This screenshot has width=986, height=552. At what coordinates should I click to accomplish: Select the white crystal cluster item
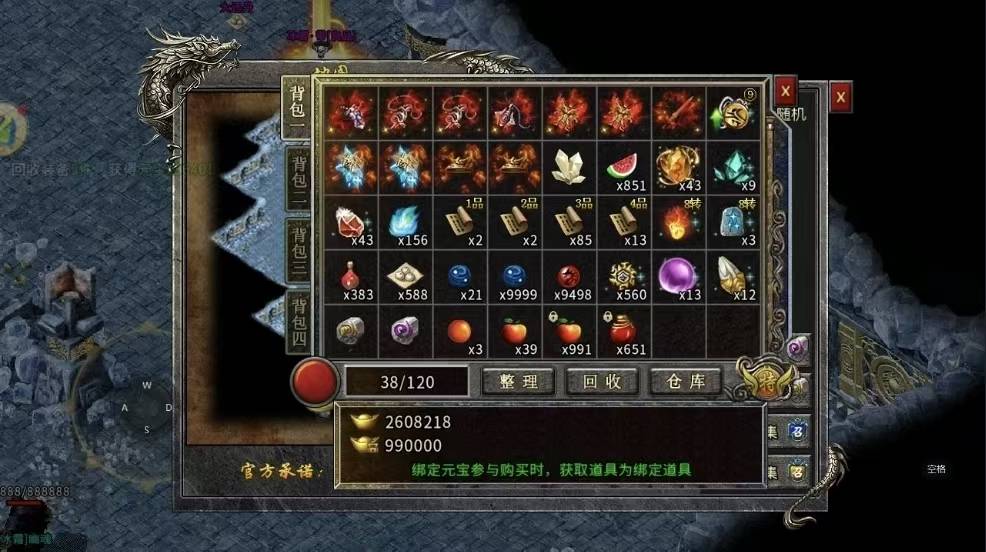(570, 166)
